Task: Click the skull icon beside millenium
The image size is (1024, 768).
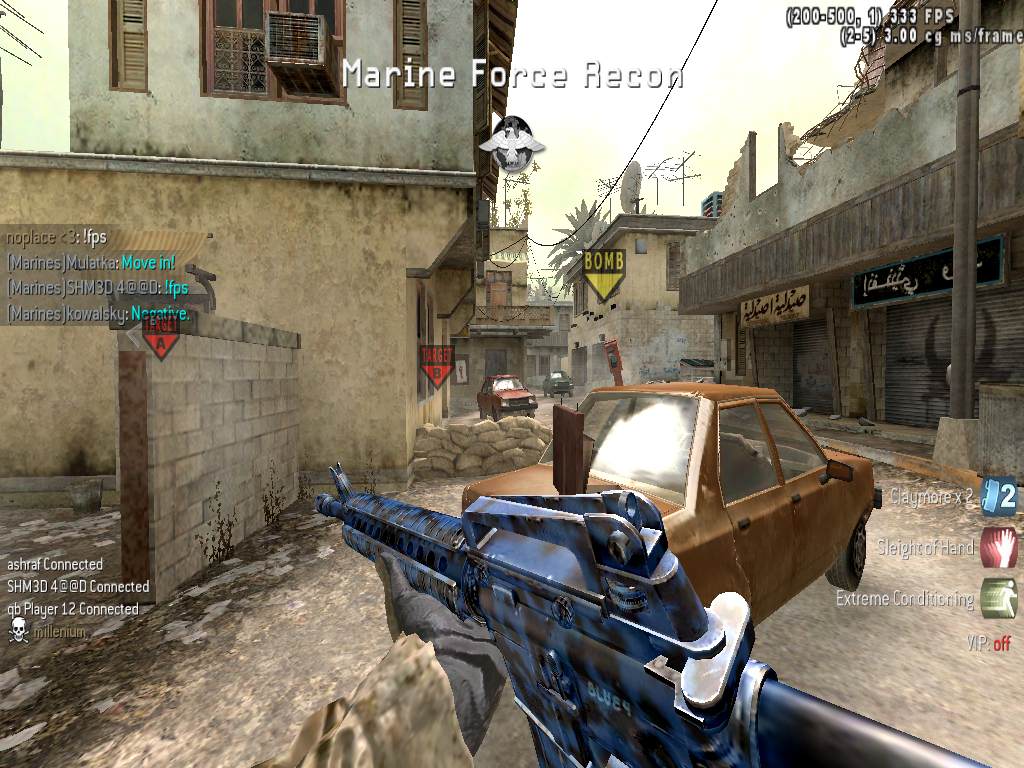Action: pos(18,630)
